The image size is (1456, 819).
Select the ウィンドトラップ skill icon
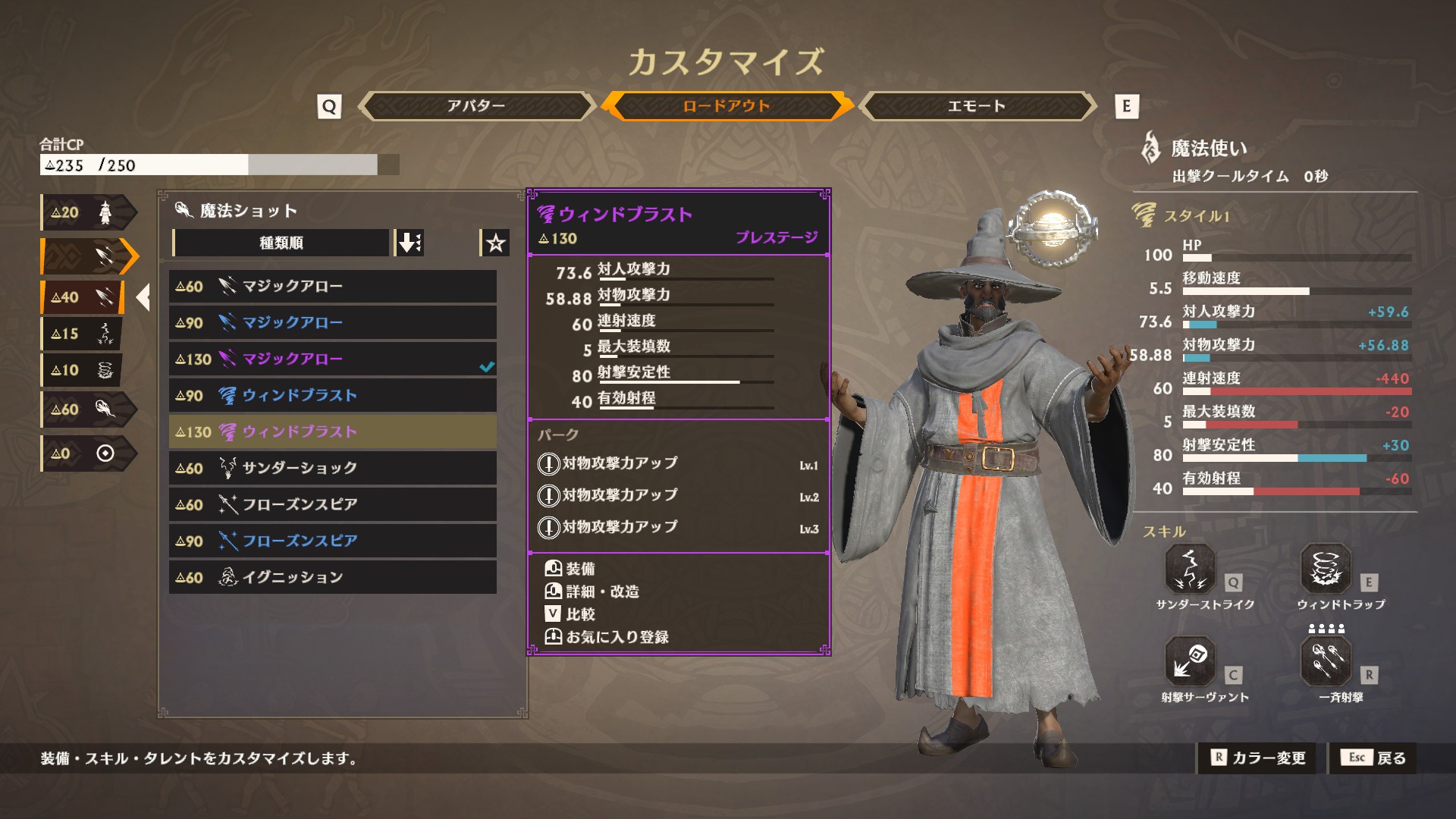1326,570
